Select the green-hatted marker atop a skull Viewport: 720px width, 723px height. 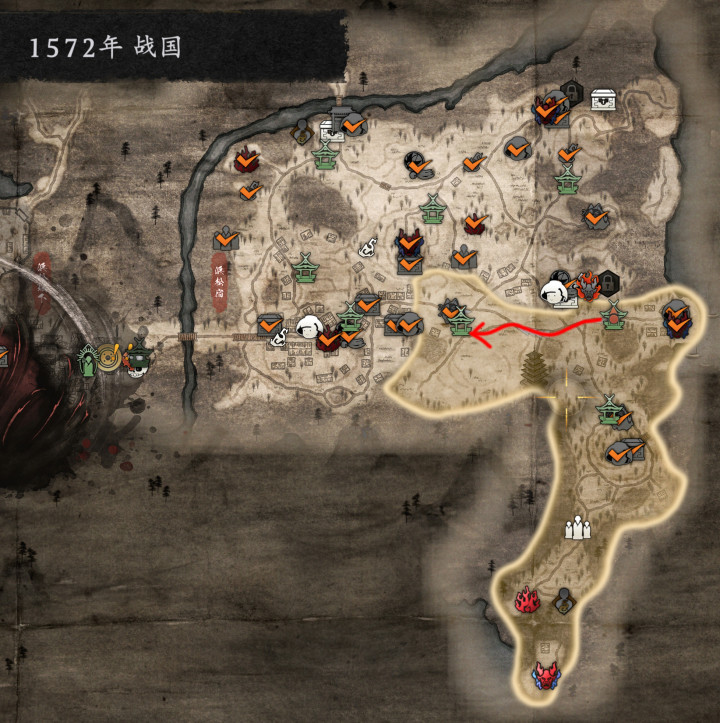pos(137,358)
